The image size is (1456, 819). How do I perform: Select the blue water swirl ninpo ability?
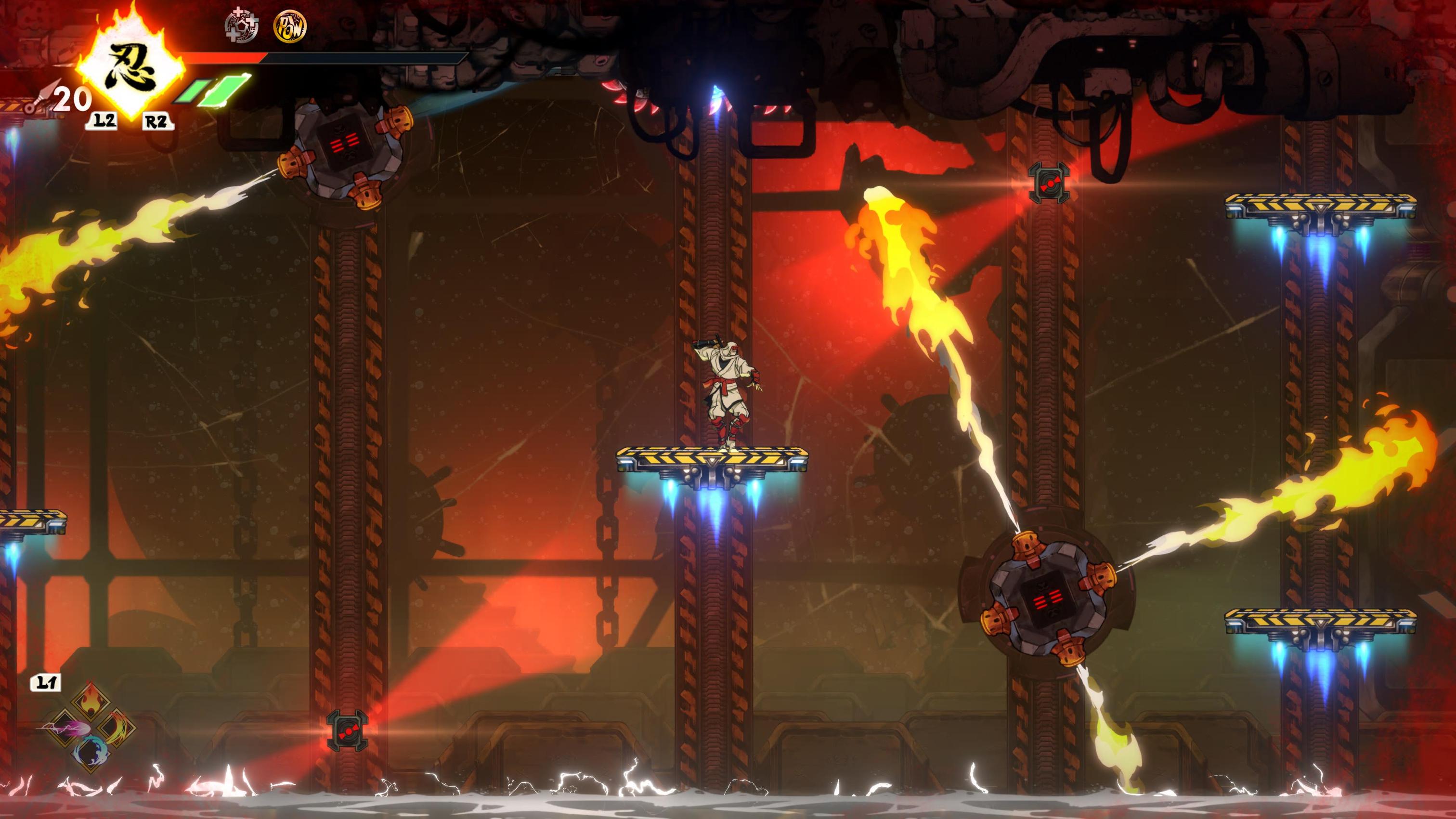[x=91, y=752]
